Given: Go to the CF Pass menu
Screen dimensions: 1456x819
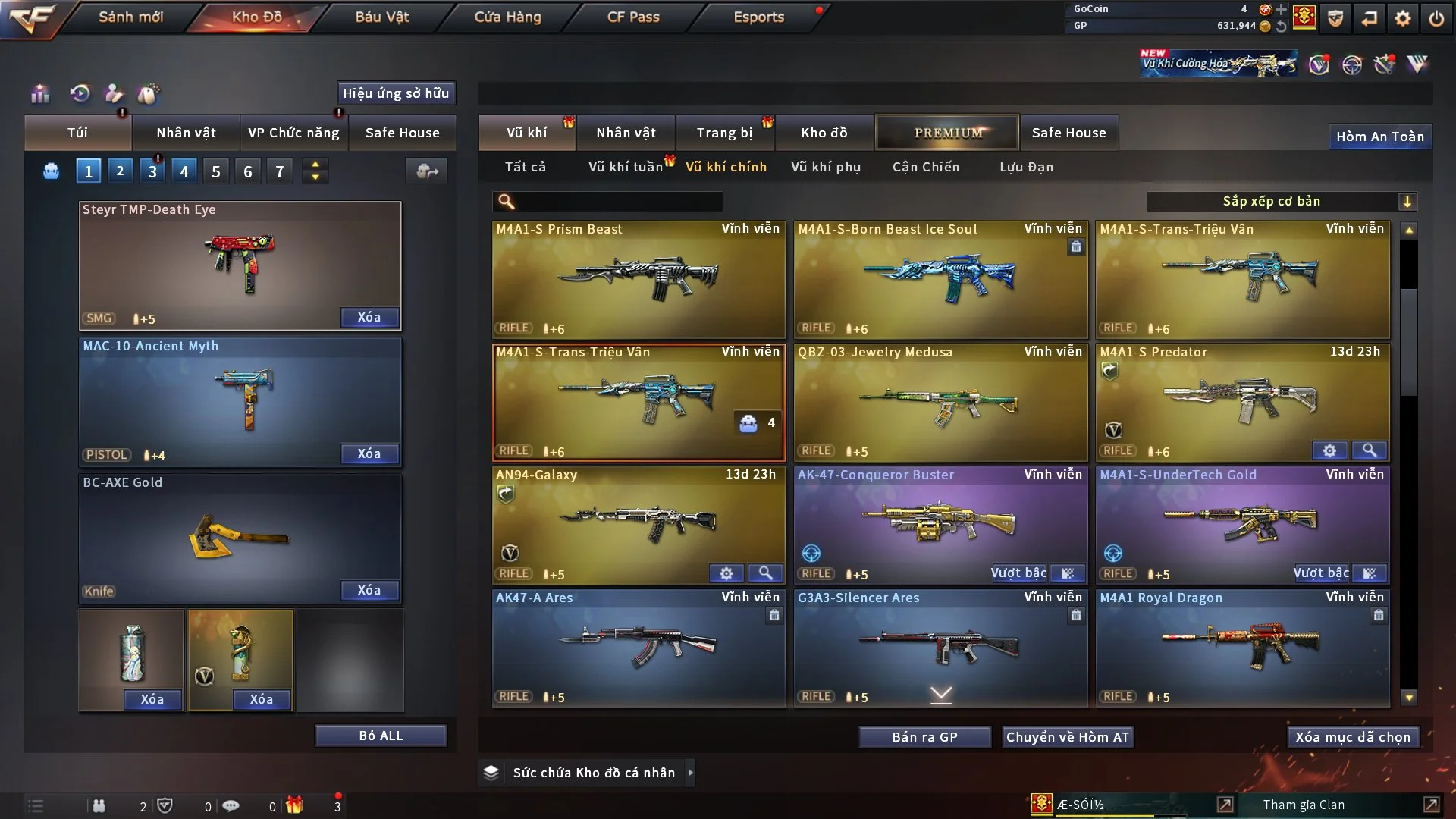Looking at the screenshot, I should [x=632, y=17].
